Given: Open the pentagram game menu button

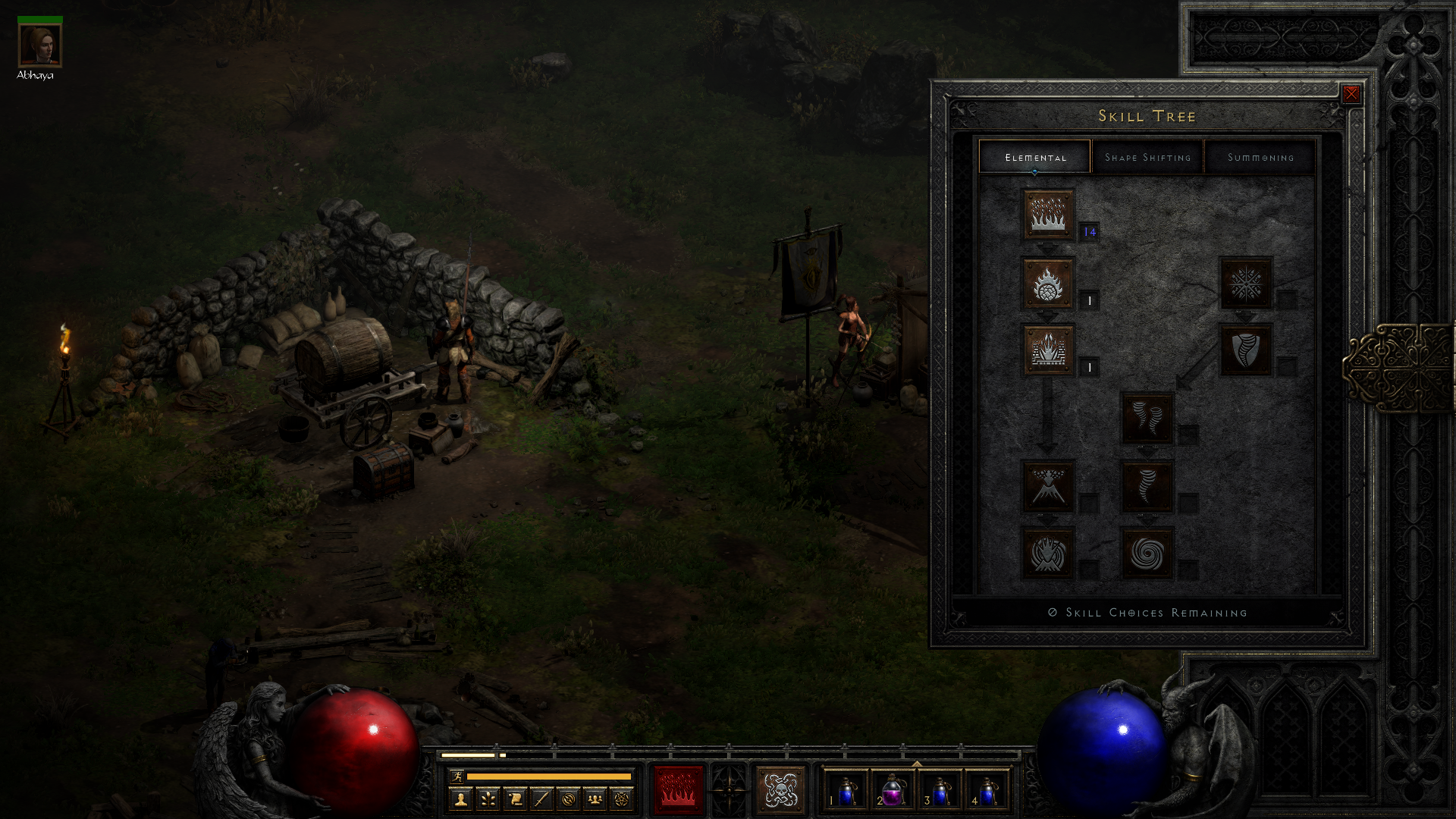Looking at the screenshot, I should (622, 799).
